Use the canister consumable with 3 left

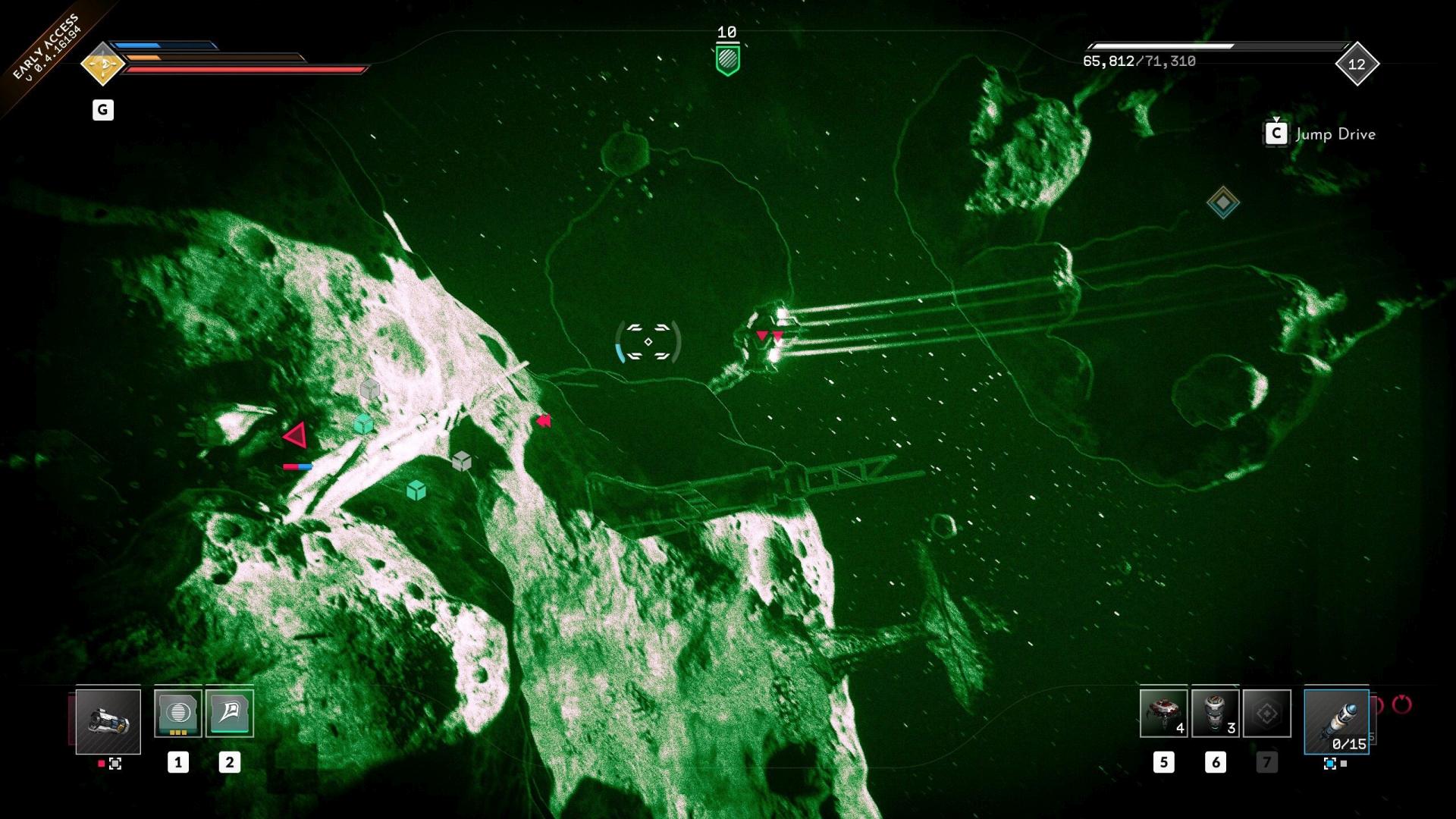pyautogui.click(x=1215, y=713)
